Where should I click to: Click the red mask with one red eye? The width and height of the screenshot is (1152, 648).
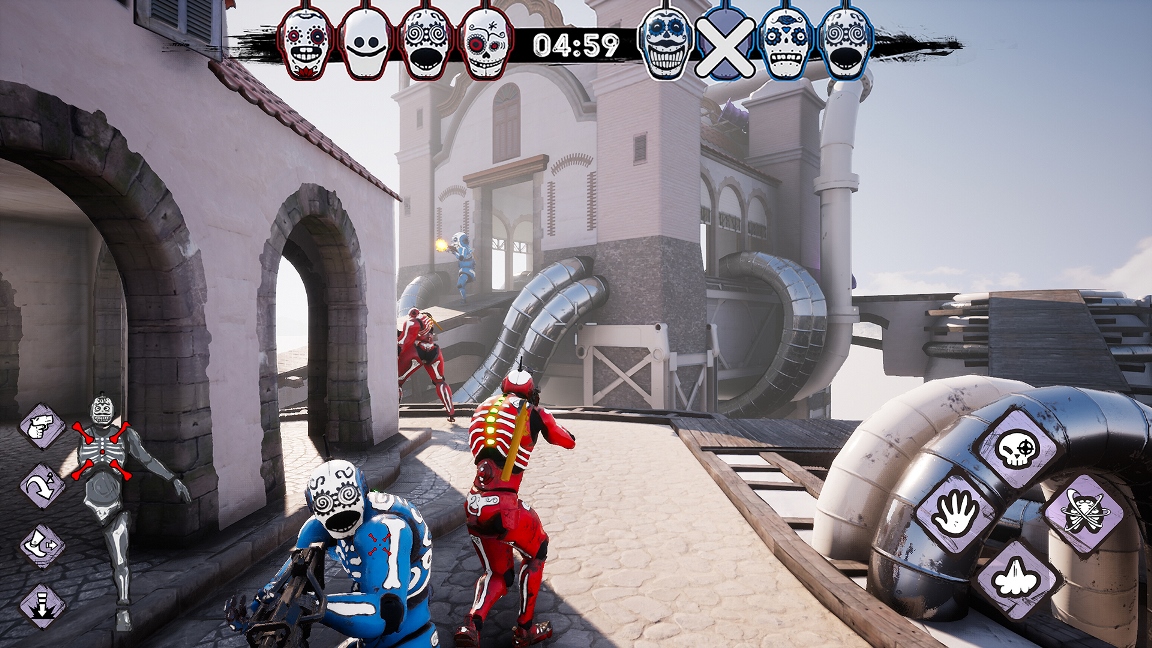coord(485,44)
